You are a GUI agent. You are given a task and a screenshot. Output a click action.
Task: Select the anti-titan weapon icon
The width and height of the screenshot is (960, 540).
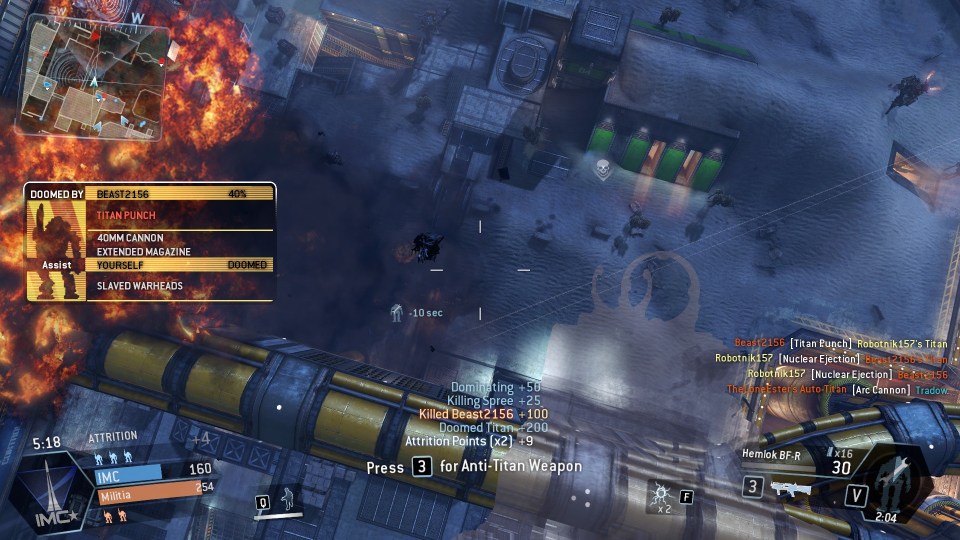pos(788,487)
